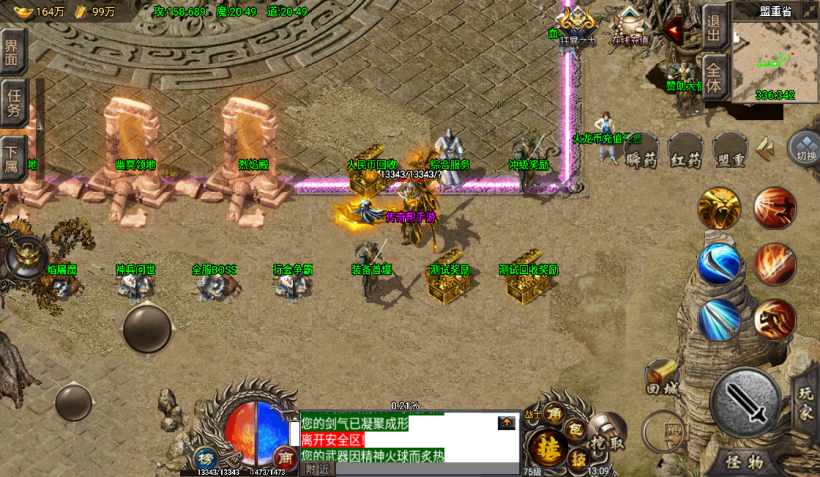Screen dimensions: 820x477
Task: Tap the 退出 exit button
Action: click(713, 26)
